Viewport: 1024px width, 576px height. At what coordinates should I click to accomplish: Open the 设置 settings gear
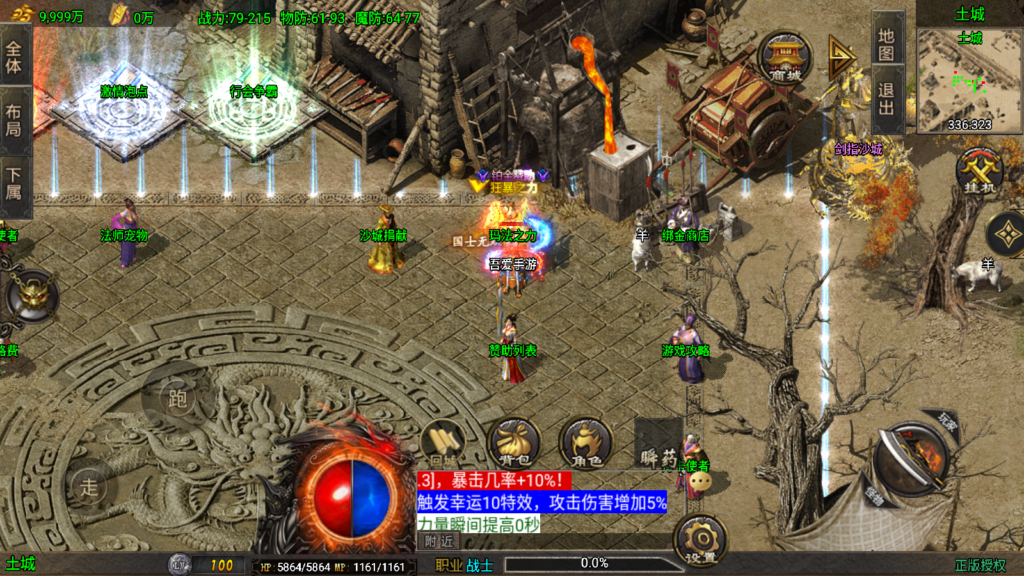699,540
